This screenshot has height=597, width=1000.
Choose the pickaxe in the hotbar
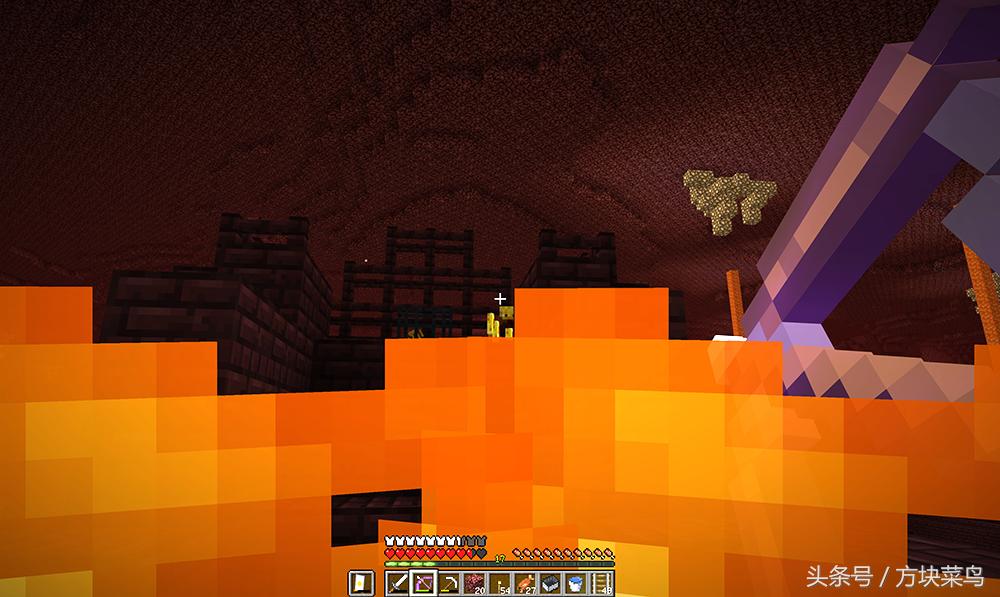point(449,582)
